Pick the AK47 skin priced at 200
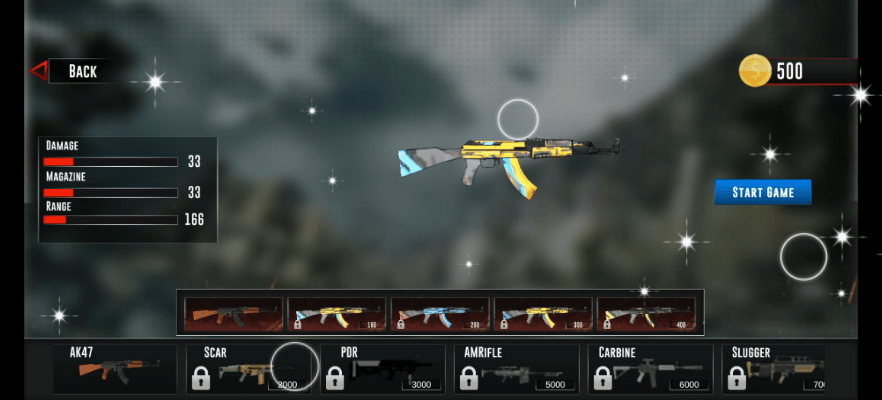The height and width of the screenshot is (400, 882). point(441,314)
